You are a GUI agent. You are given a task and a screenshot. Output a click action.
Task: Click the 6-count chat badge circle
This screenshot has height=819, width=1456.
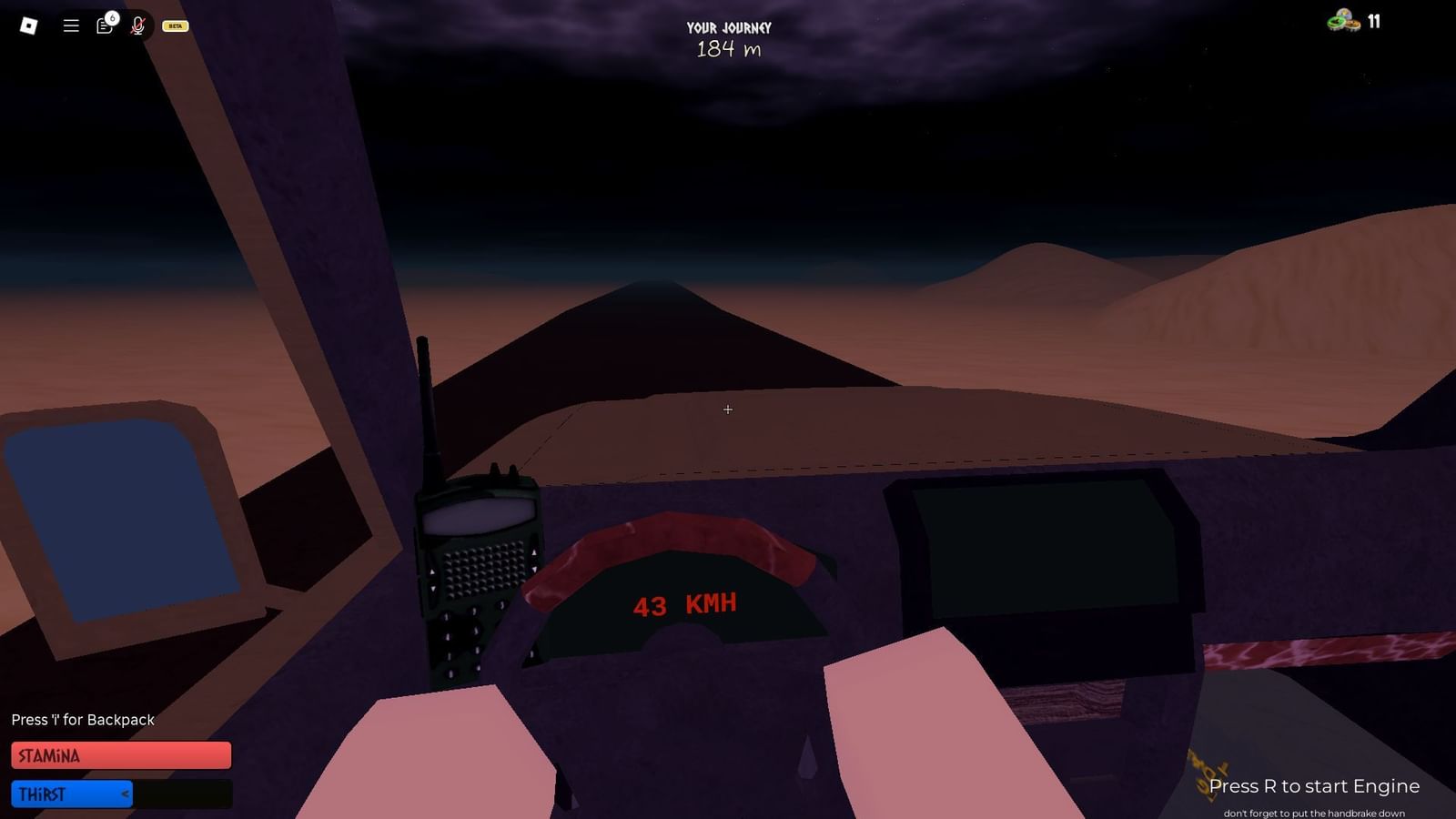coord(111,16)
